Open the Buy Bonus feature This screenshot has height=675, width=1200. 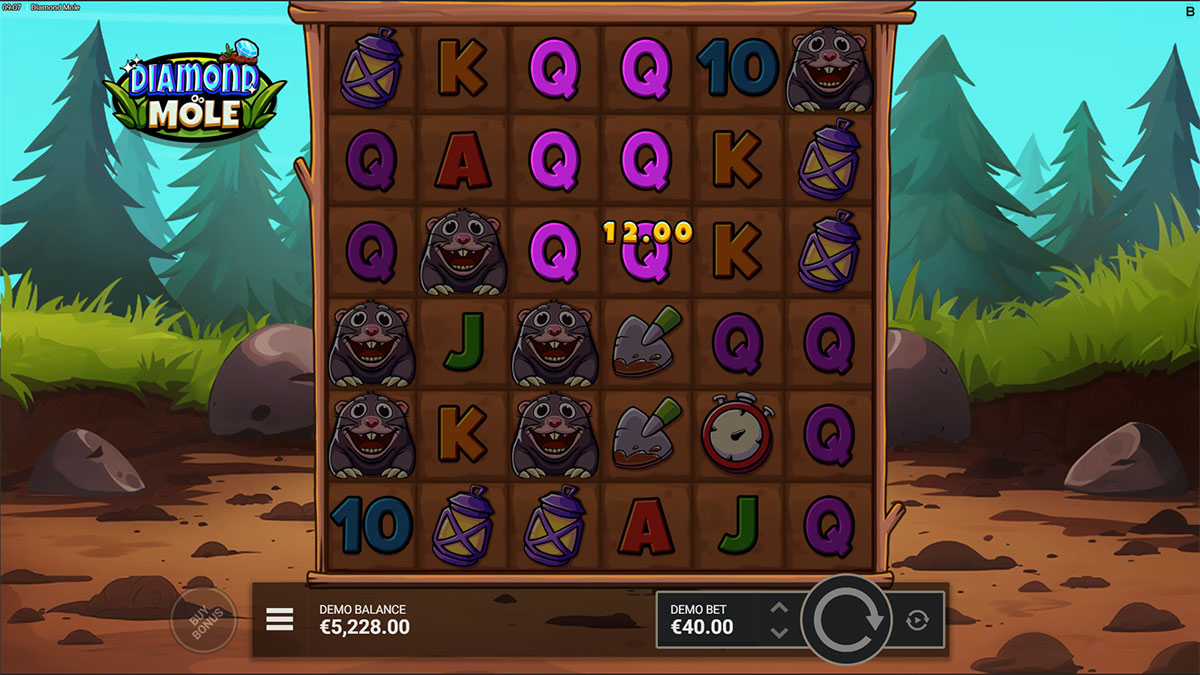(203, 619)
